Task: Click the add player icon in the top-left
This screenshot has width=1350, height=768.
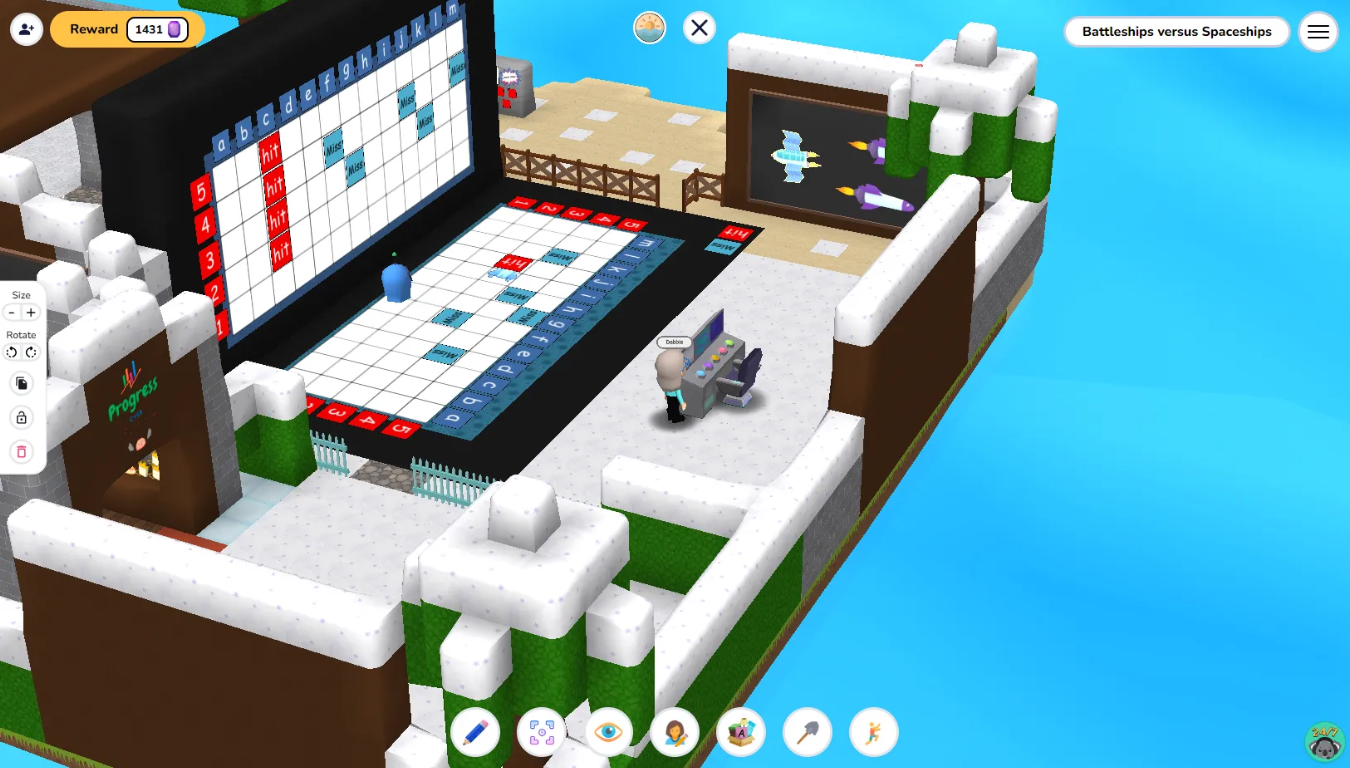Action: pyautogui.click(x=26, y=28)
